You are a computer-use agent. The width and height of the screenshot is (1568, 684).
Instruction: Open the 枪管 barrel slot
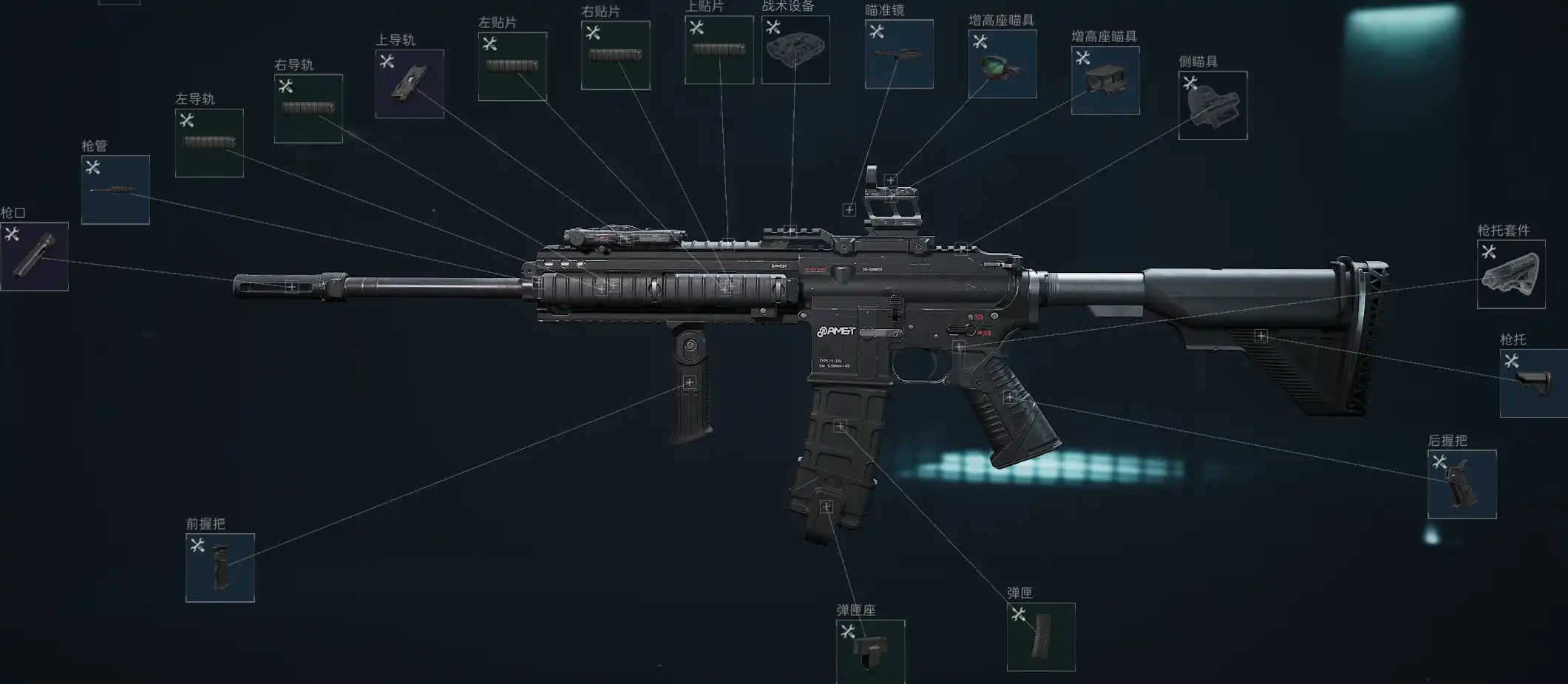point(115,190)
